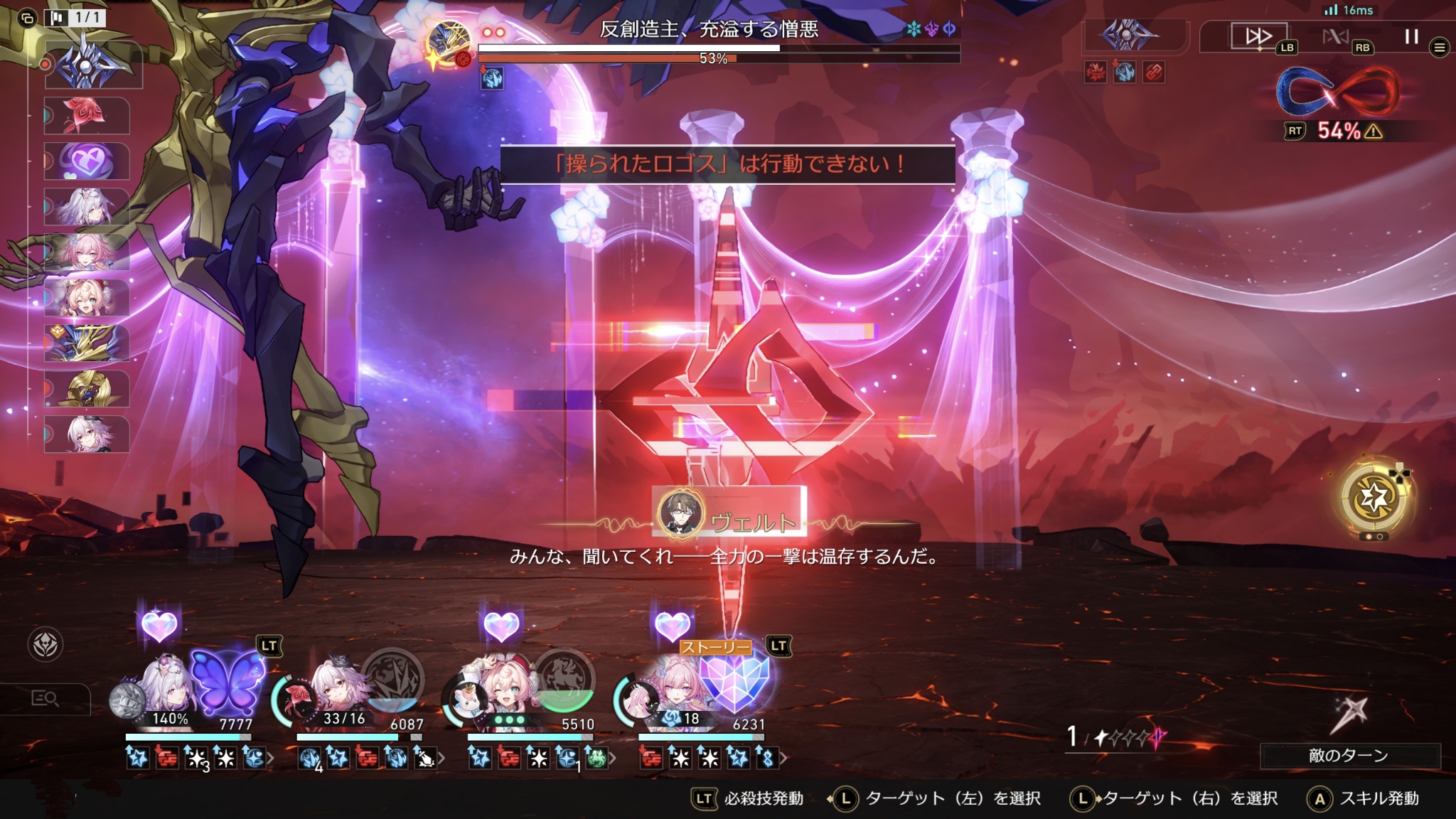The image size is (1456, 819).
Task: Open the boss debuff icon below its health bar
Action: [x=492, y=78]
